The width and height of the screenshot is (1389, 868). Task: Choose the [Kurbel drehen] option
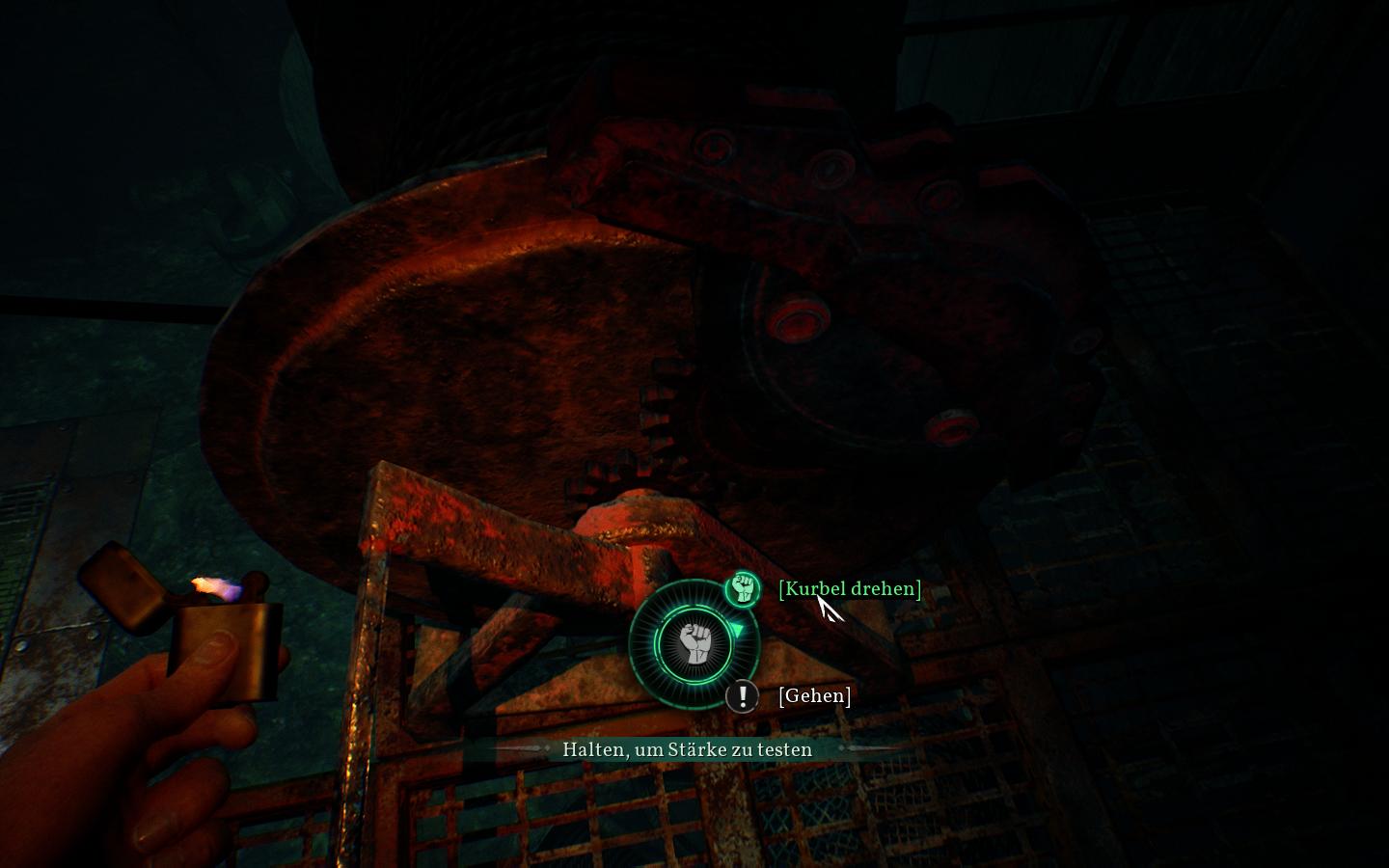[x=849, y=588]
